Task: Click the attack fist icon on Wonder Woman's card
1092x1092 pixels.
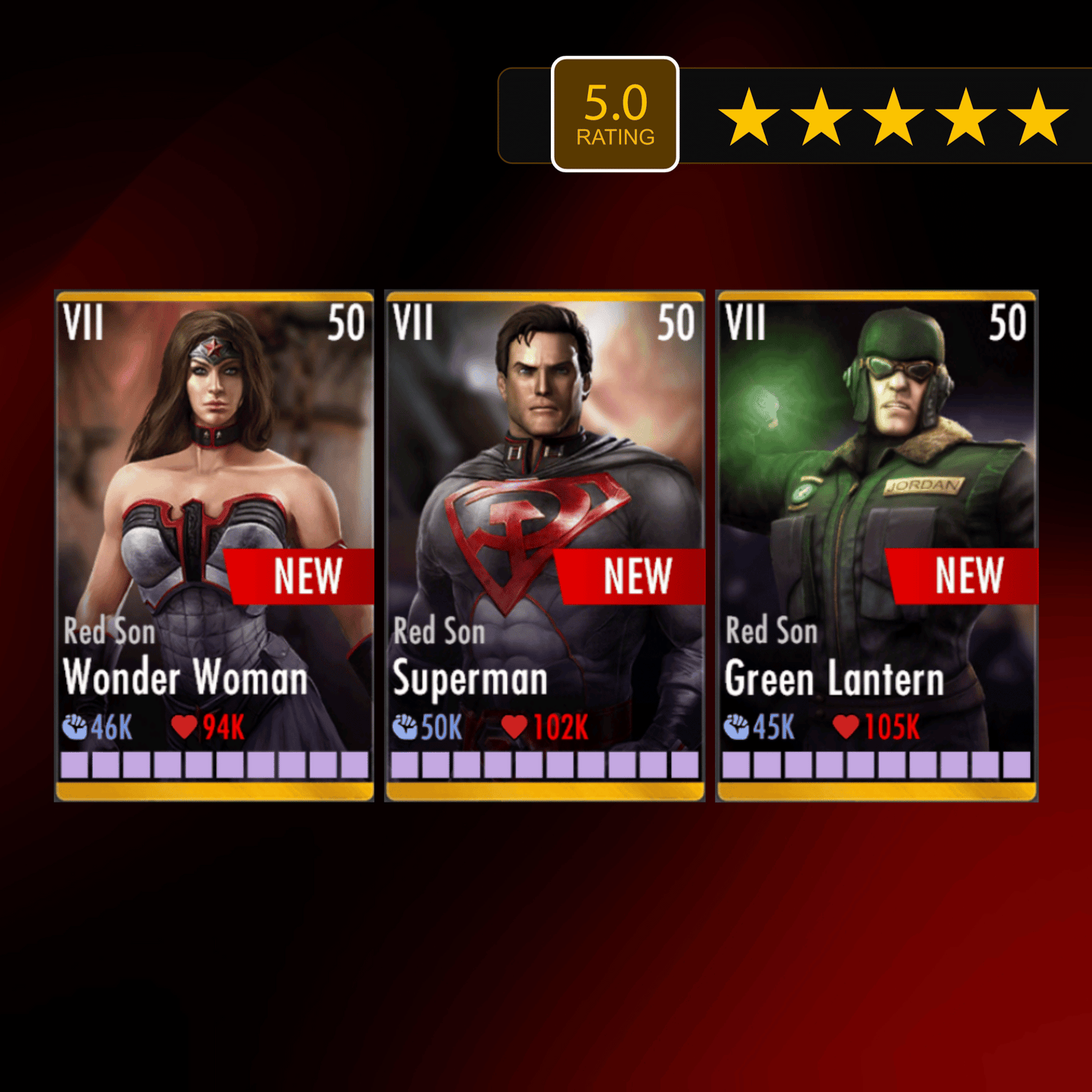Action: click(74, 728)
